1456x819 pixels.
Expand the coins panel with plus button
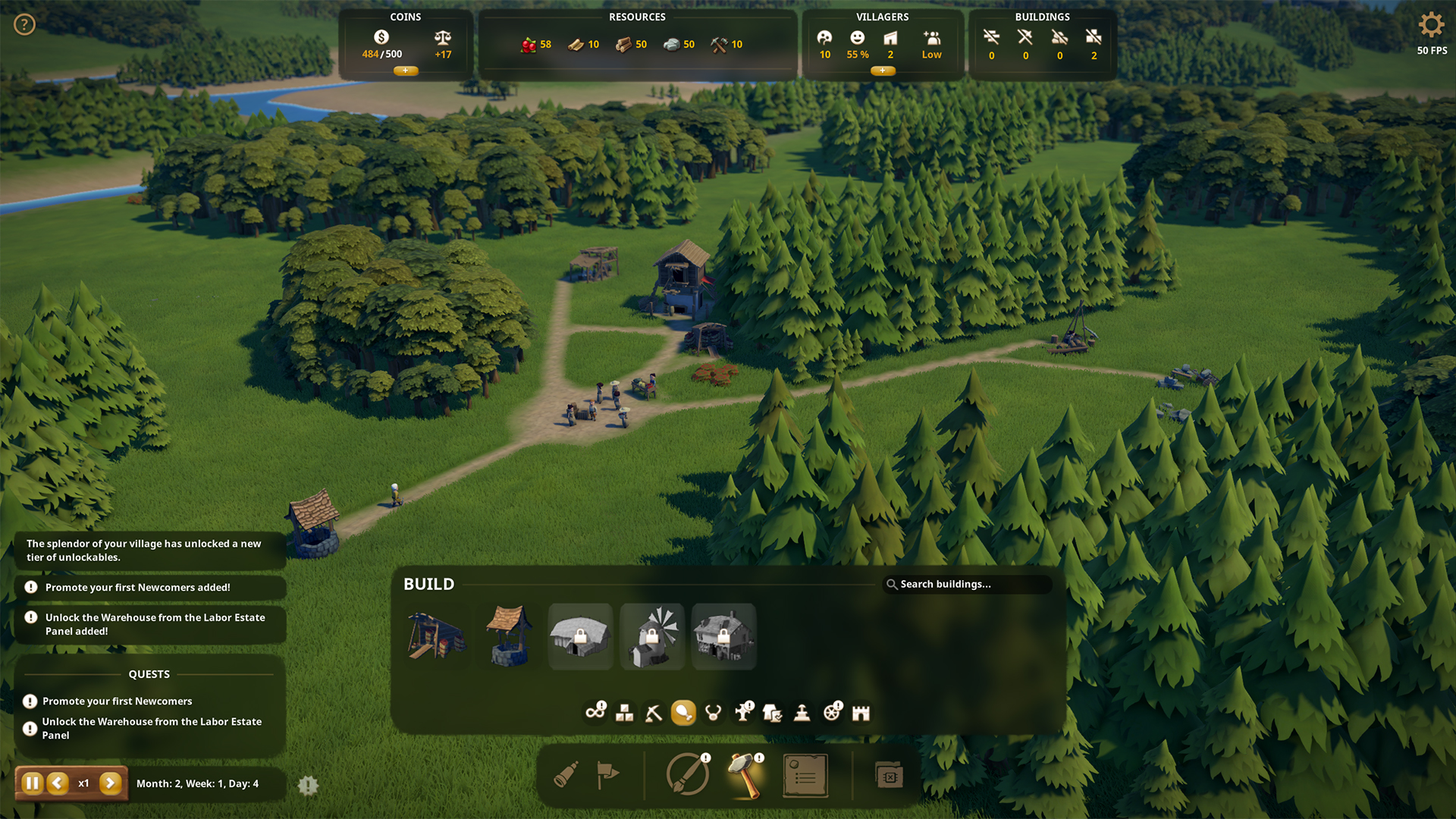point(406,71)
